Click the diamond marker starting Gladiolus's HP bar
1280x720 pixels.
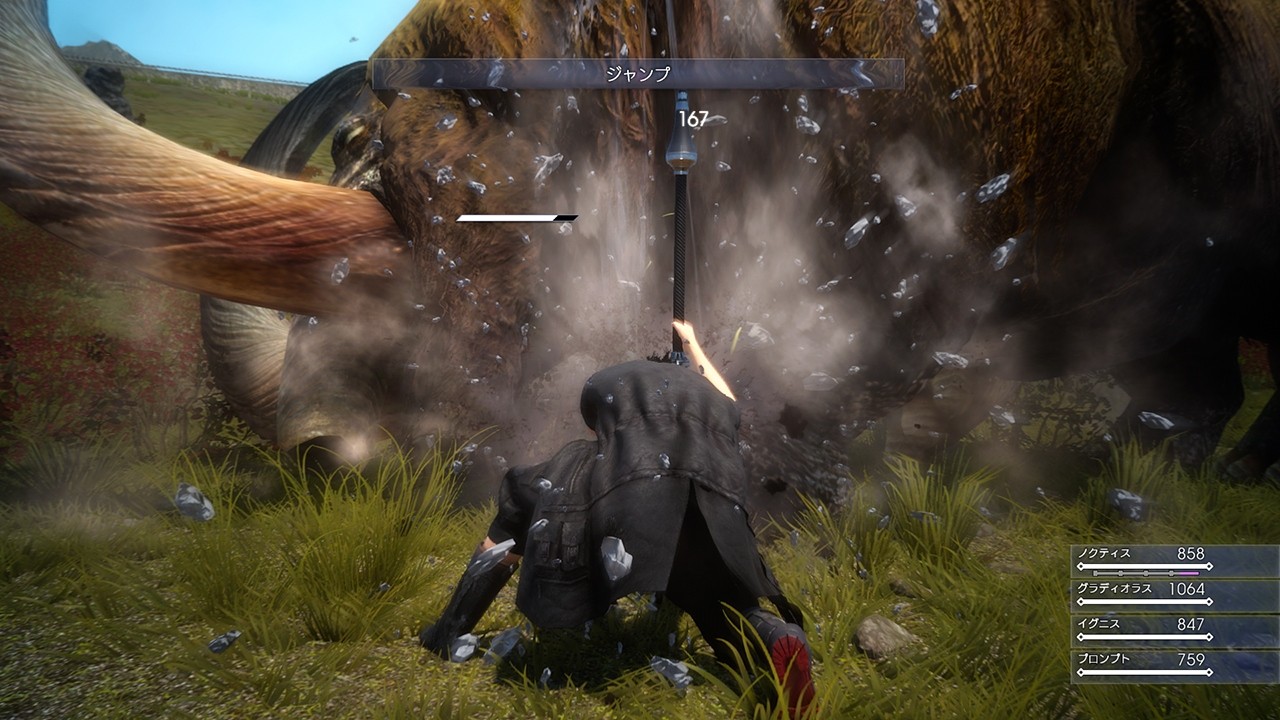1082,601
